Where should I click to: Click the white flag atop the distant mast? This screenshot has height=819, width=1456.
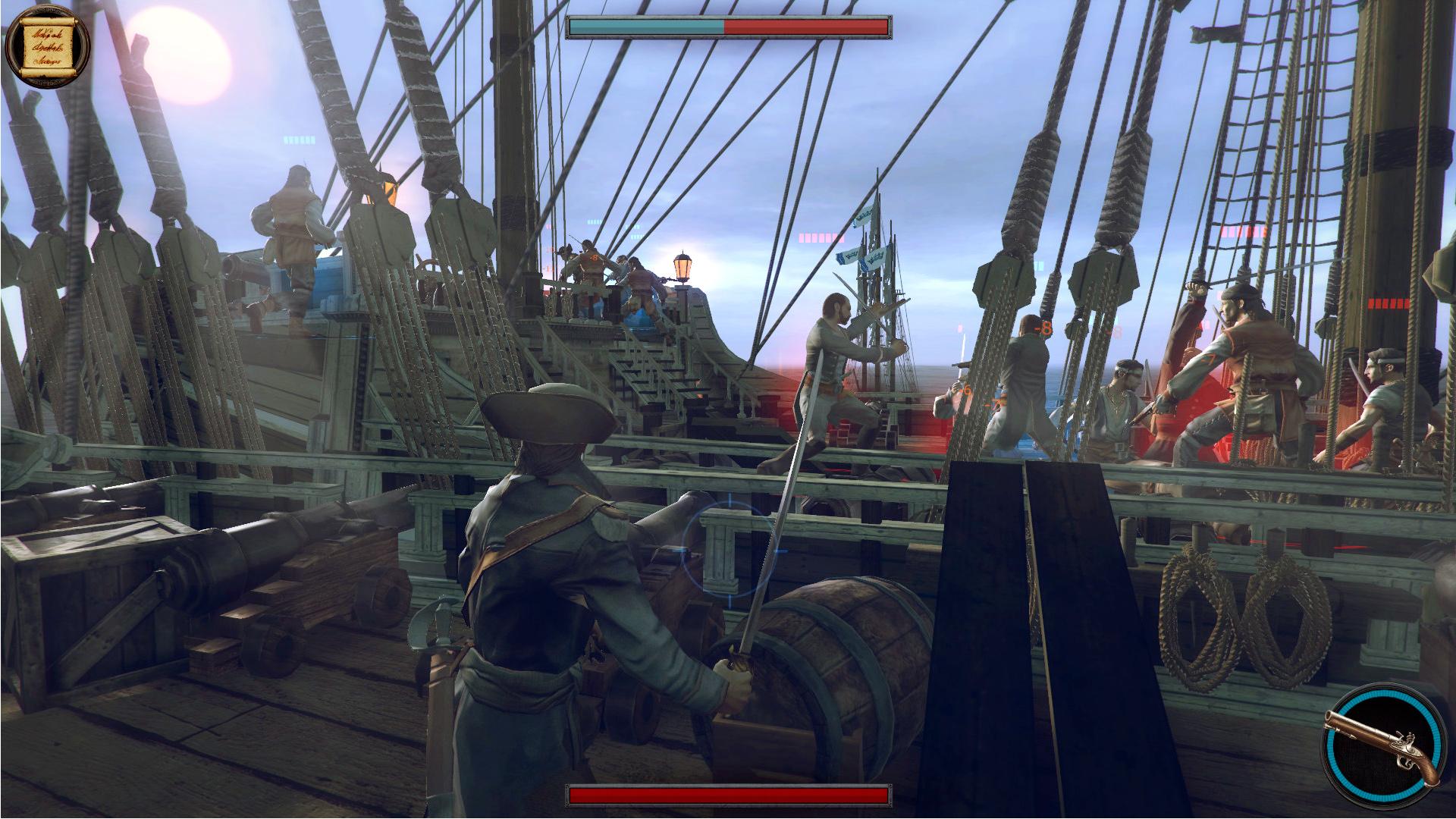coord(864,215)
